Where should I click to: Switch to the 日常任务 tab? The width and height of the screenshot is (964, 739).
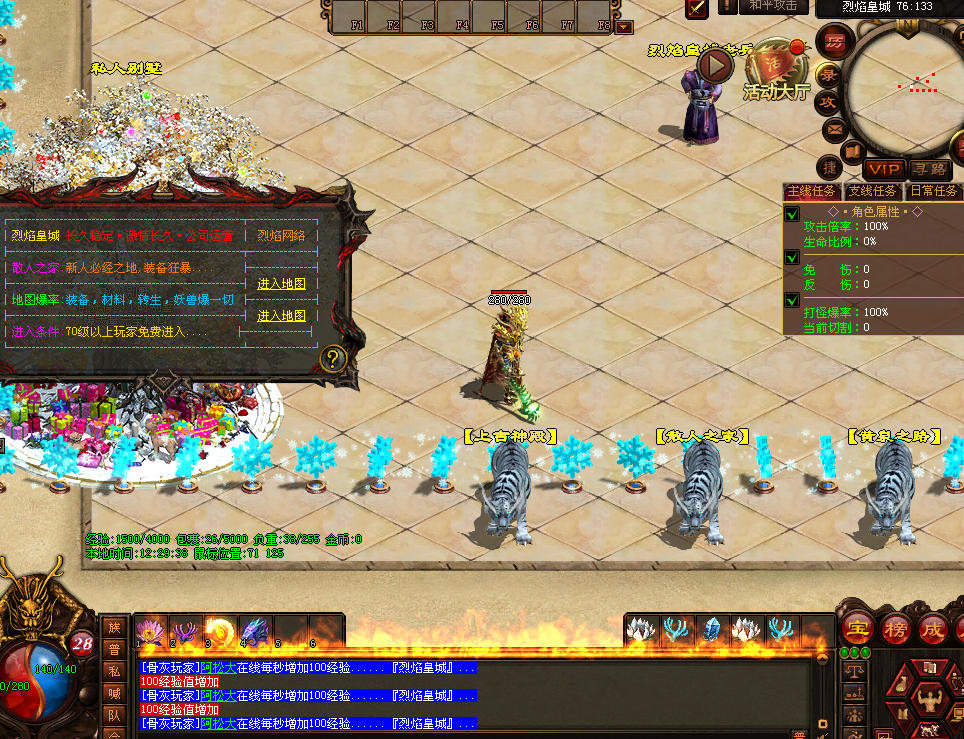click(933, 191)
